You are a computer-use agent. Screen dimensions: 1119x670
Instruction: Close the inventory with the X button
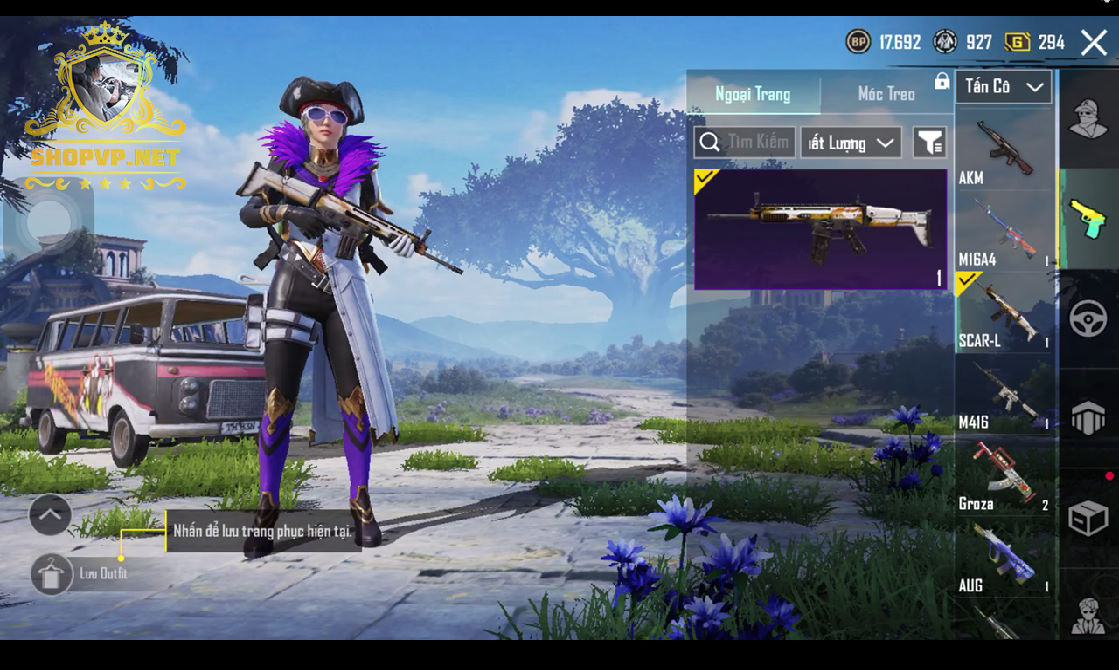[x=1094, y=42]
